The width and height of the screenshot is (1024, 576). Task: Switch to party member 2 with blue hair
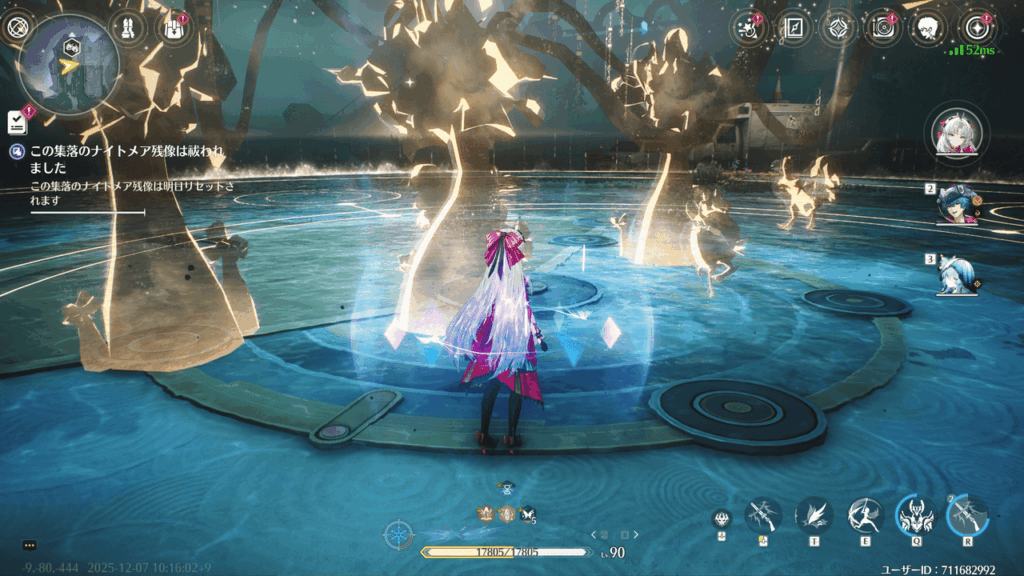click(x=956, y=204)
